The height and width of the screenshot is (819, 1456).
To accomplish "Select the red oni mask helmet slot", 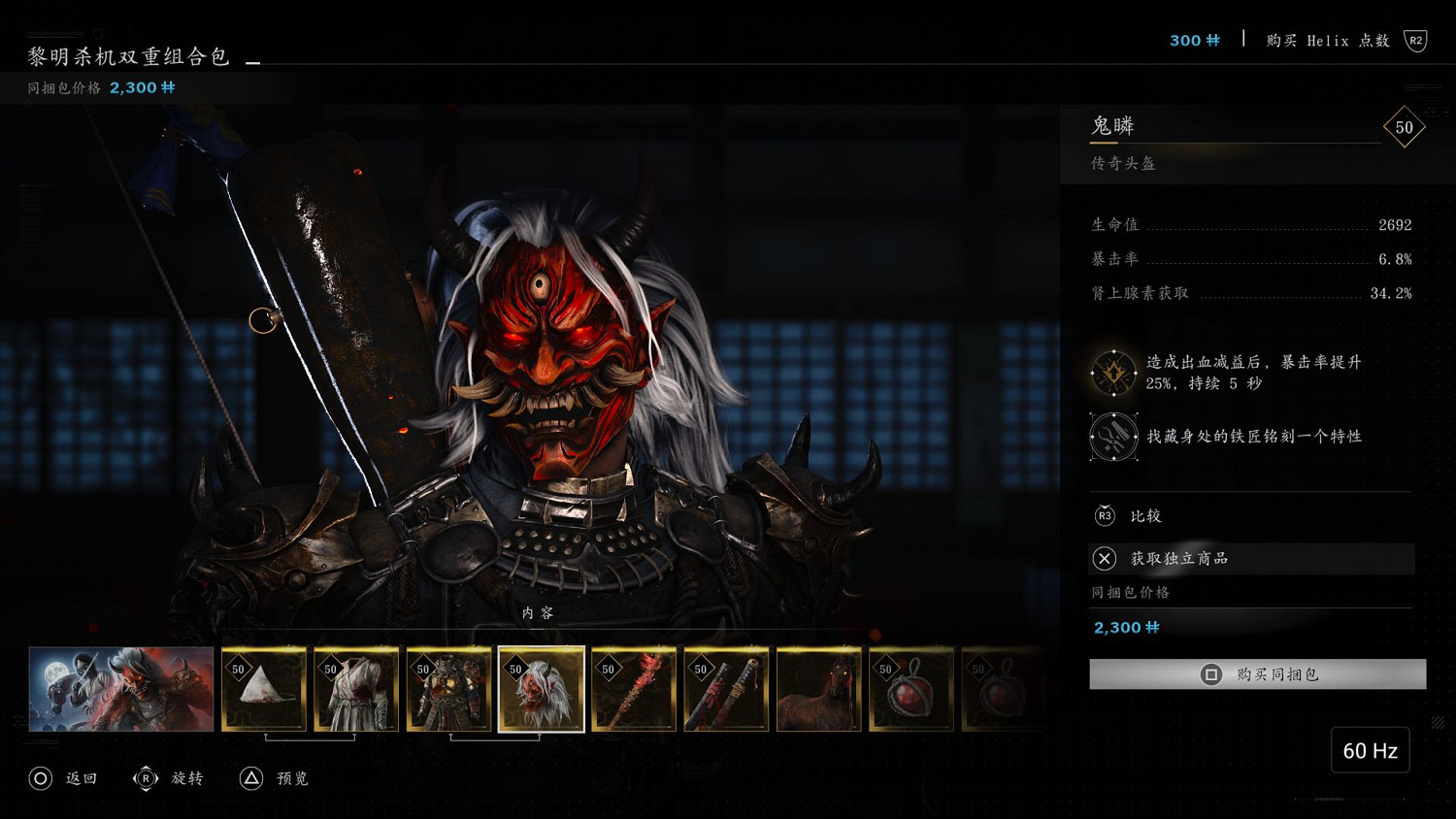I will 542,689.
